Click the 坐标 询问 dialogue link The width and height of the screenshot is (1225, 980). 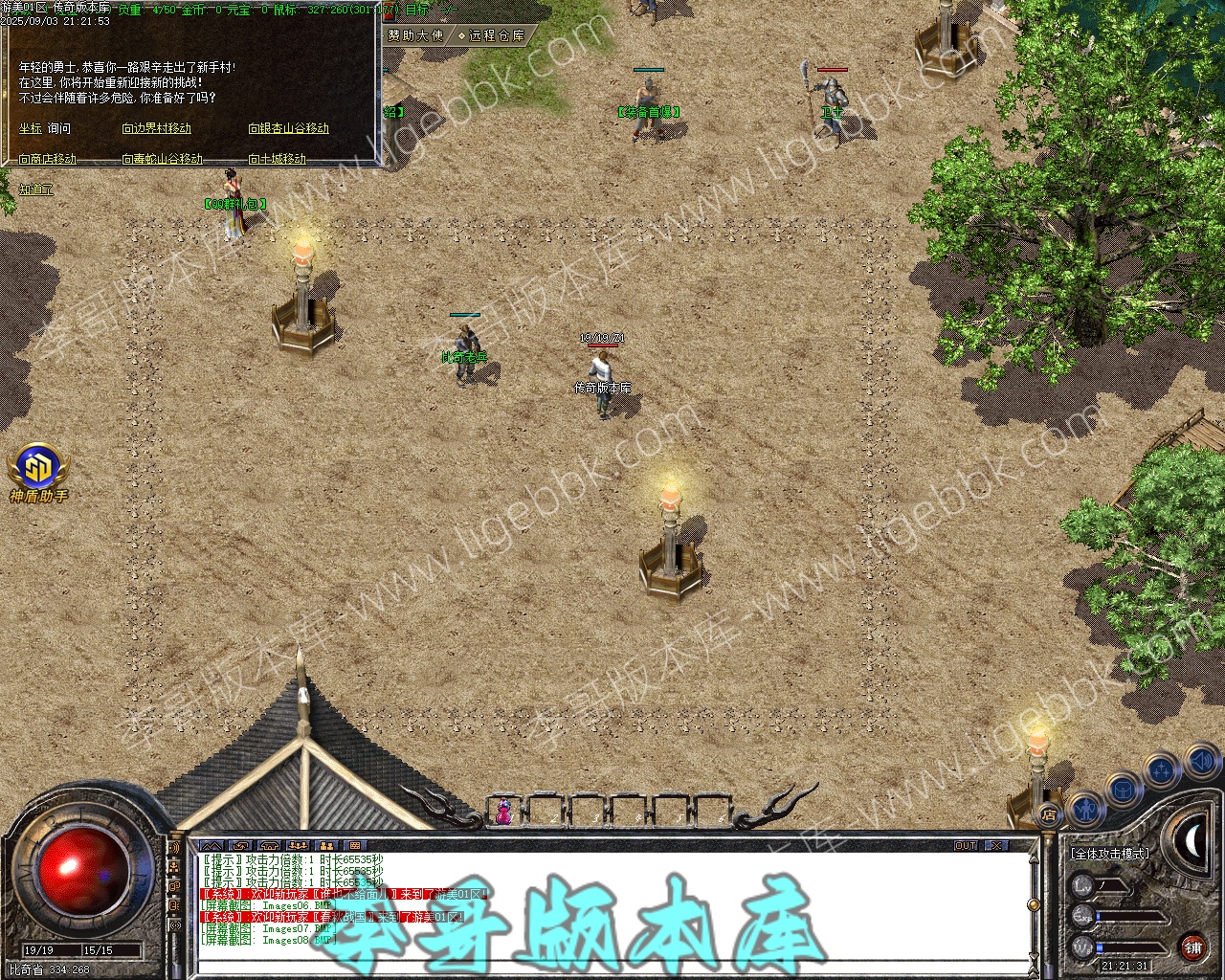pyautogui.click(x=44, y=128)
